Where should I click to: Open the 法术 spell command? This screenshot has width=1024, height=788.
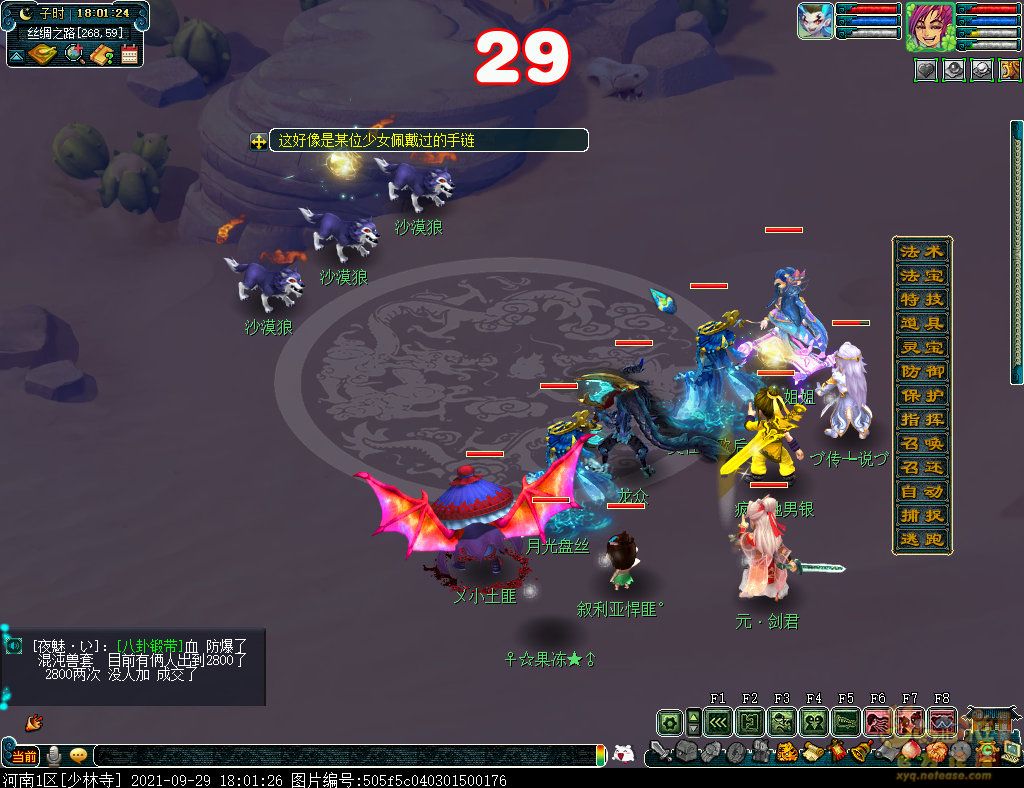point(921,251)
